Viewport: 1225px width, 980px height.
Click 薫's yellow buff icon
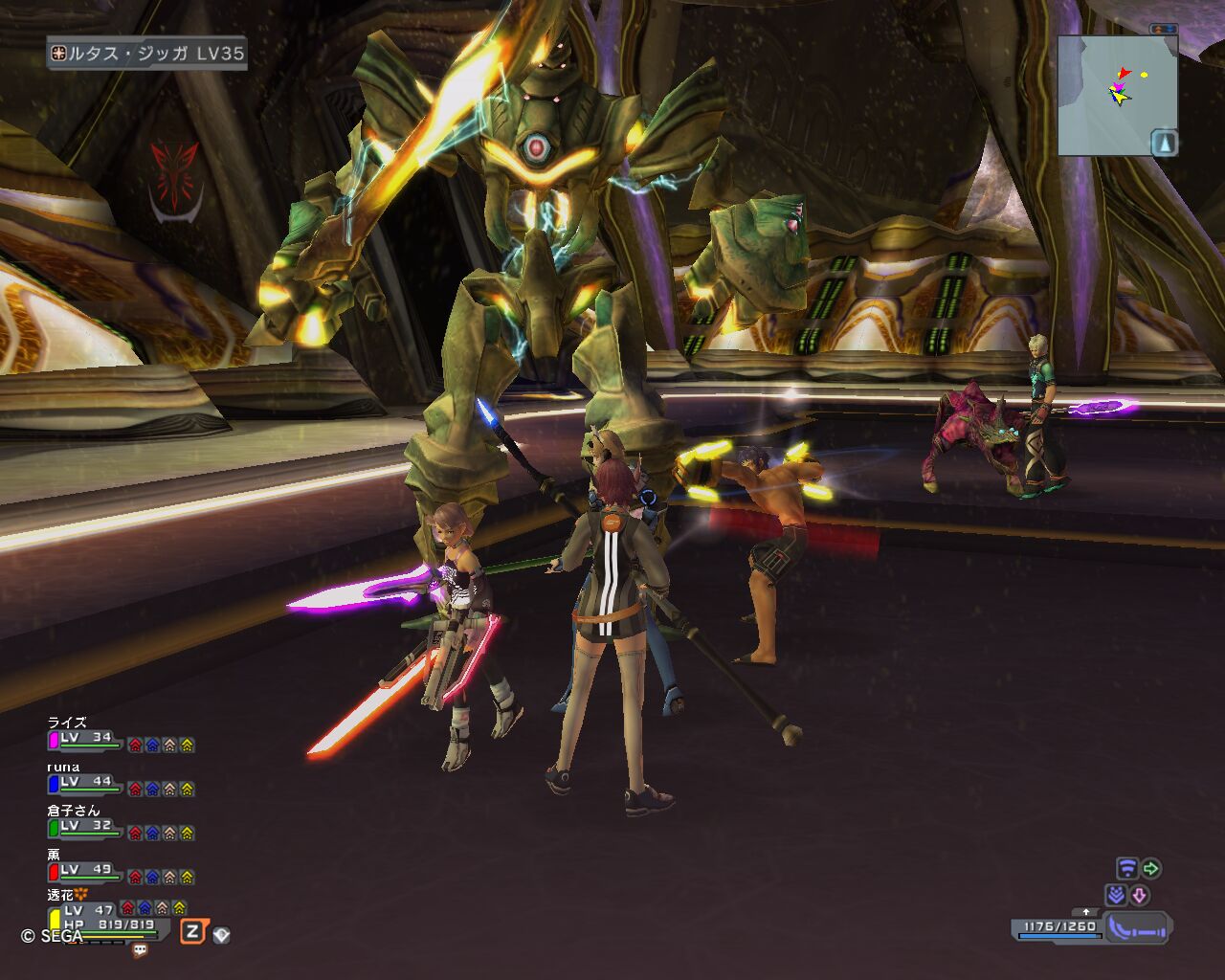(187, 877)
